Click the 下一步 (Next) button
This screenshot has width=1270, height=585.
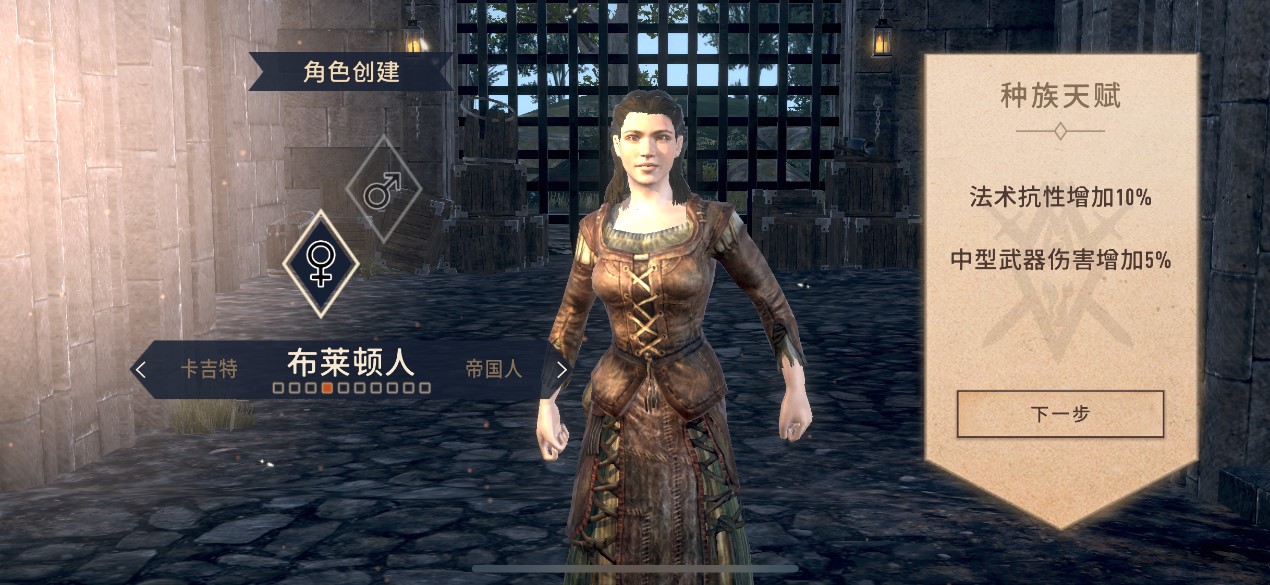tap(1060, 414)
